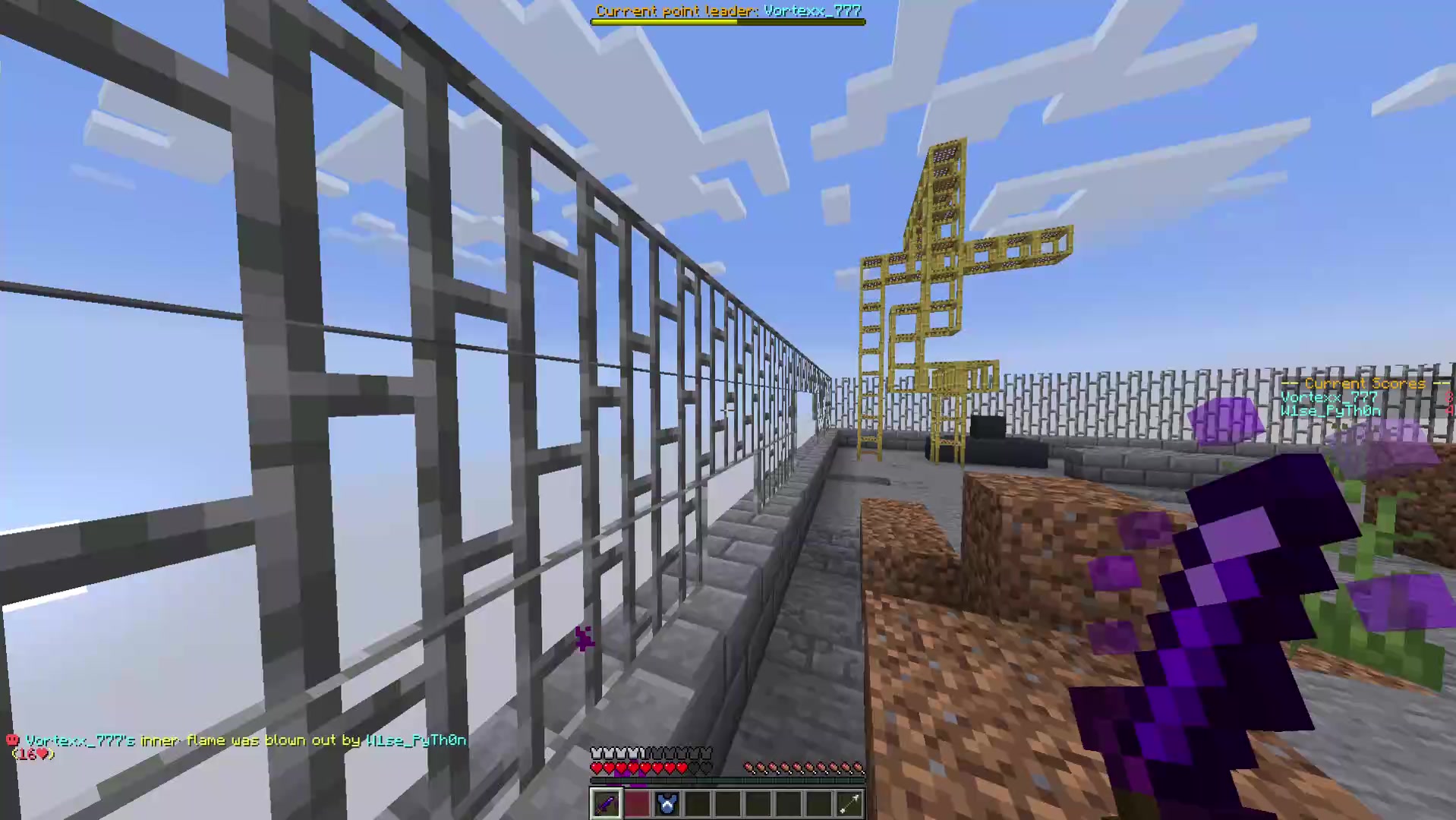Click W1se_PyTh0n in the scores sidebar
This screenshot has height=820, width=1456.
tap(1330, 411)
